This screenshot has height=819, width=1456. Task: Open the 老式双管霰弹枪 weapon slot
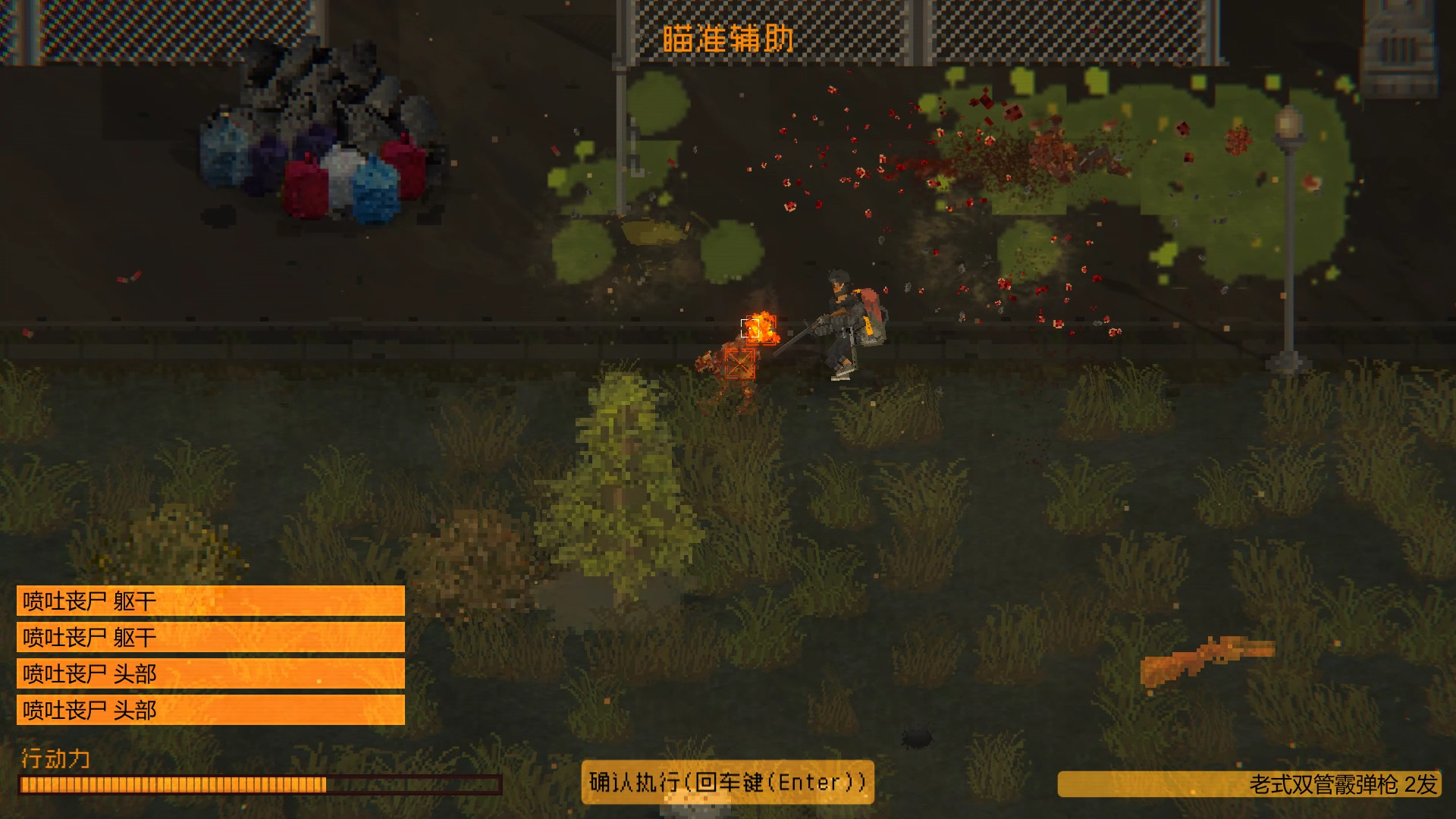tap(1255, 782)
